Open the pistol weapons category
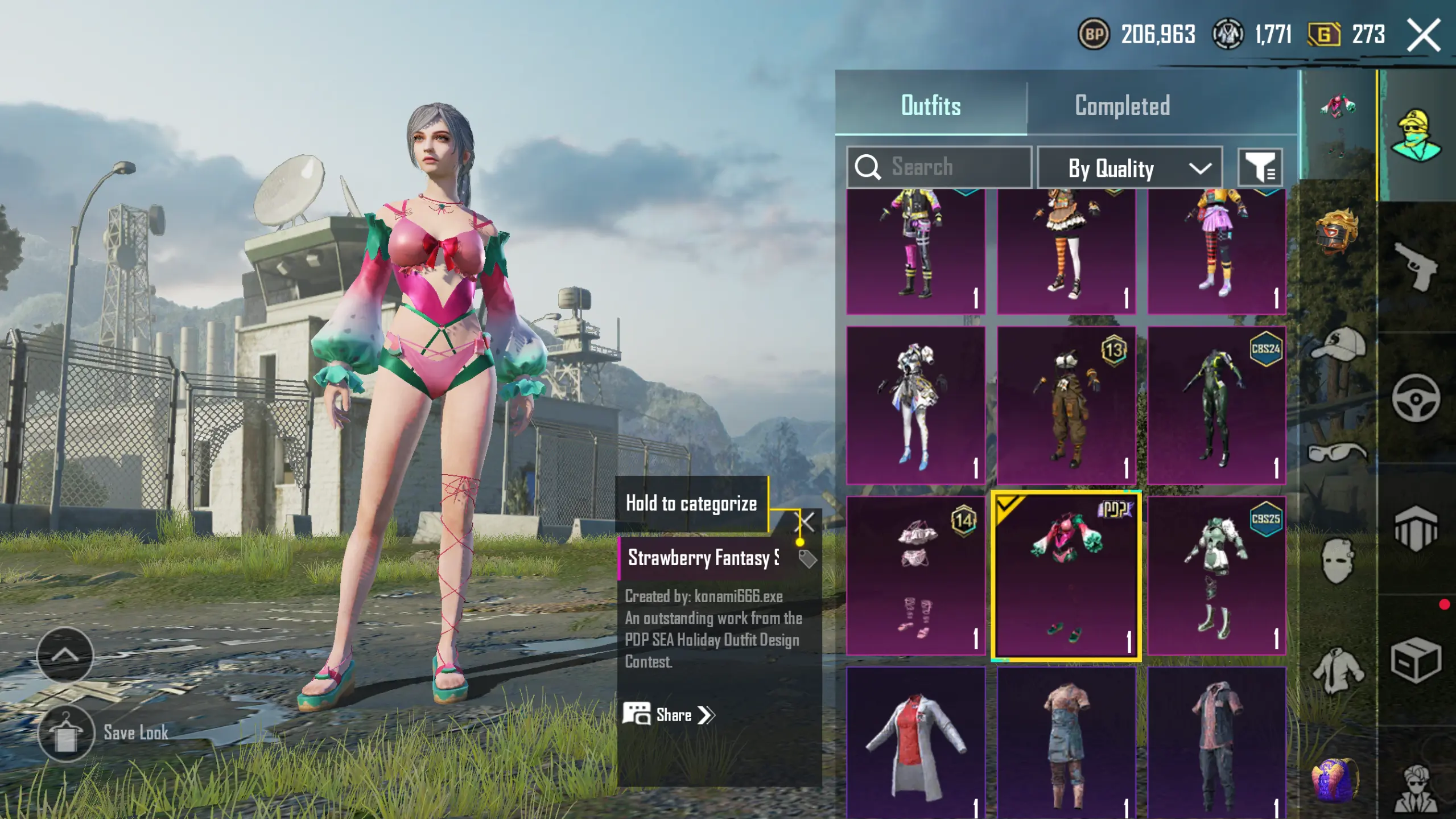 coord(1416,266)
